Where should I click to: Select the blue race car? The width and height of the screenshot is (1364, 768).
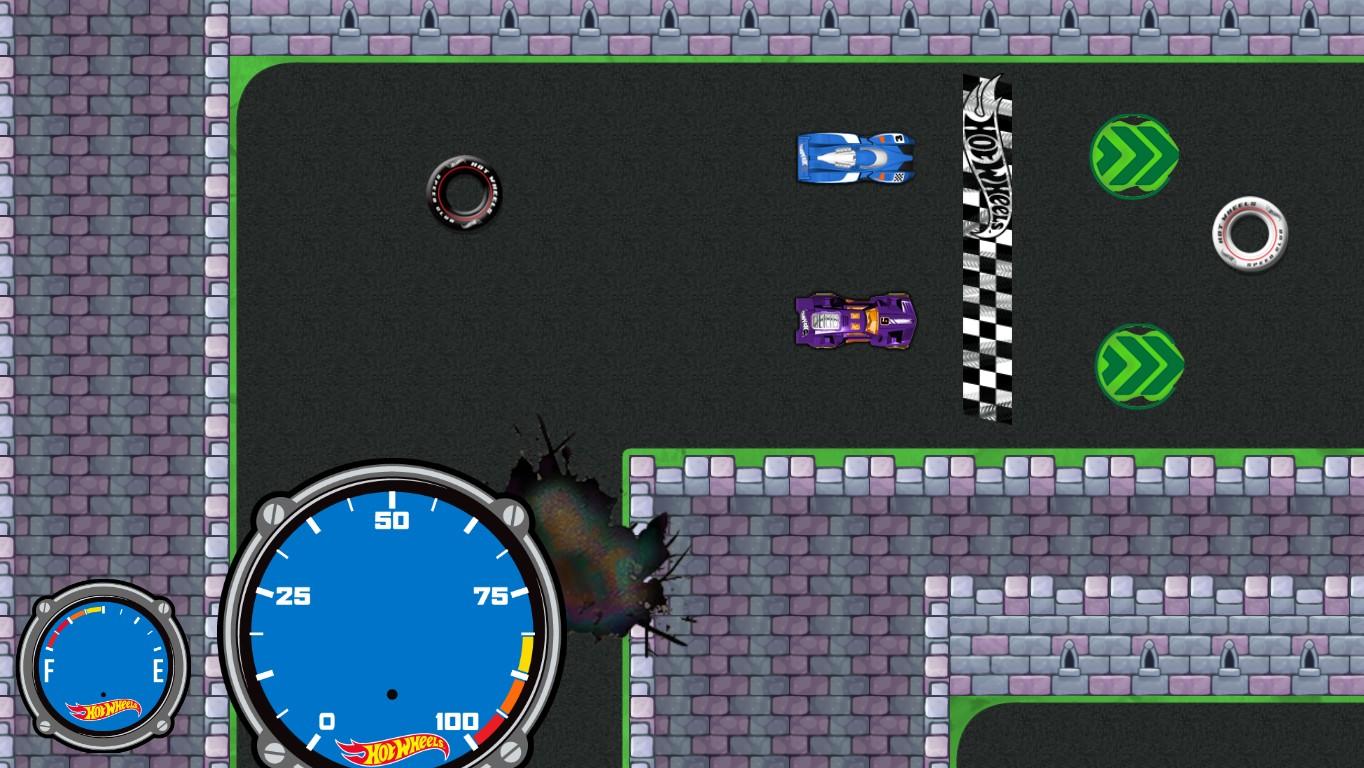coord(855,158)
